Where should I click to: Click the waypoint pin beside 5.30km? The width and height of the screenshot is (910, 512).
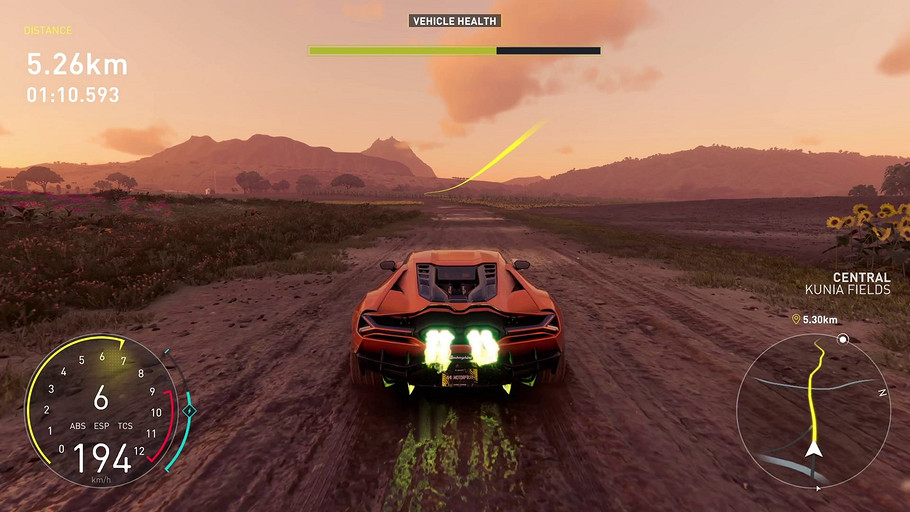coord(796,319)
